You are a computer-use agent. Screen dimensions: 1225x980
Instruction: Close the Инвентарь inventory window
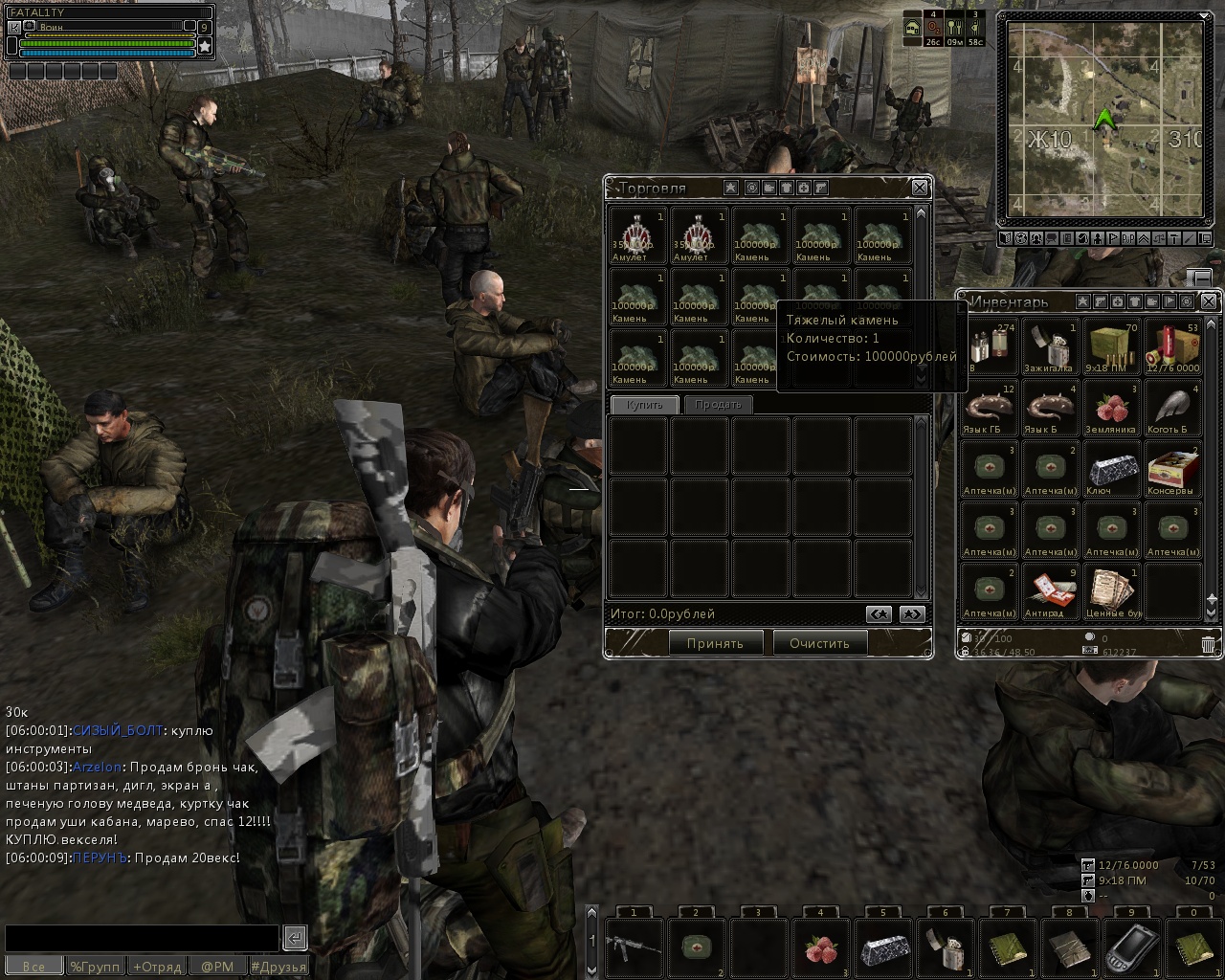1209,301
